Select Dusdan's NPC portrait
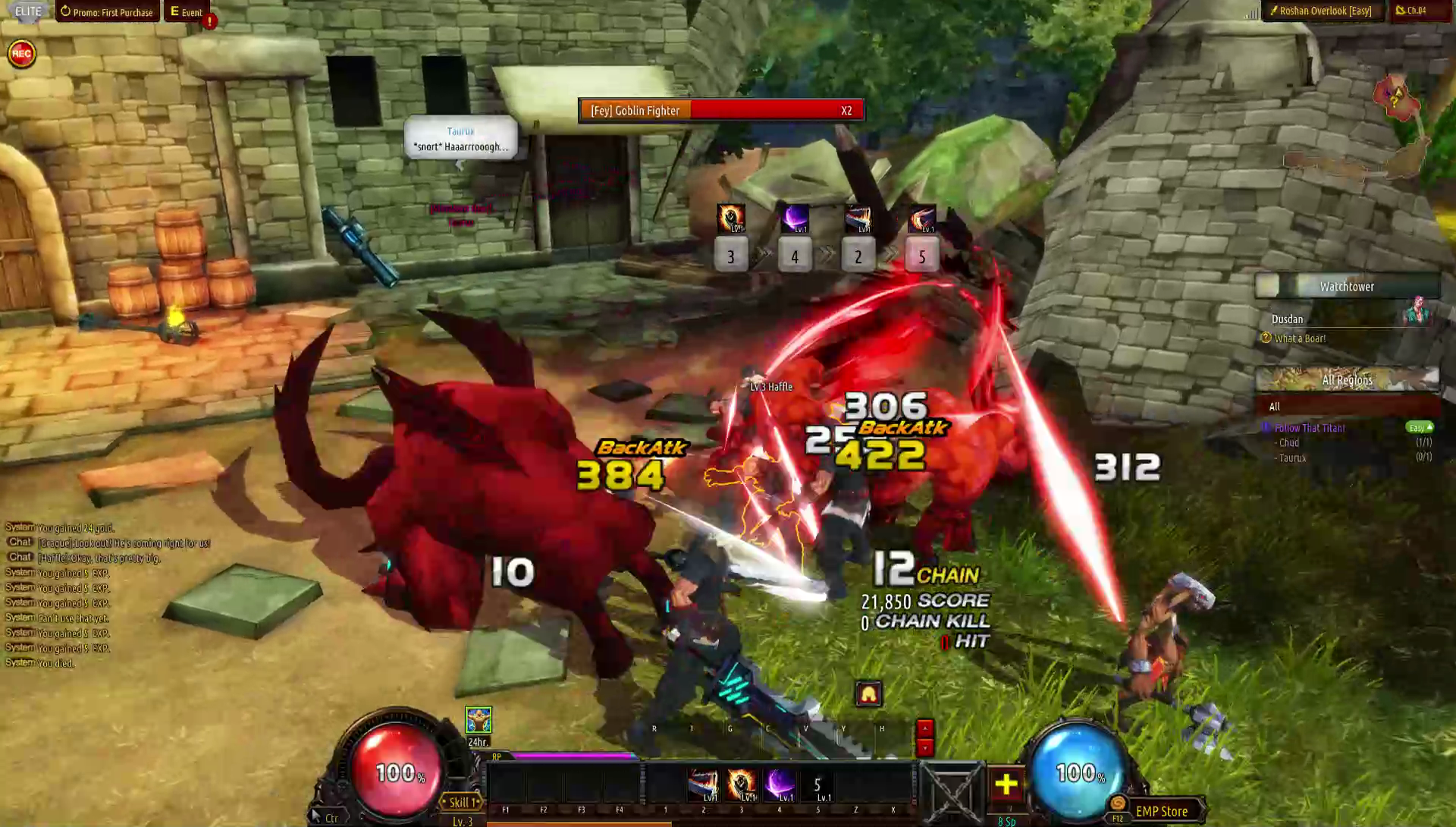1456x827 pixels. pos(1416,312)
